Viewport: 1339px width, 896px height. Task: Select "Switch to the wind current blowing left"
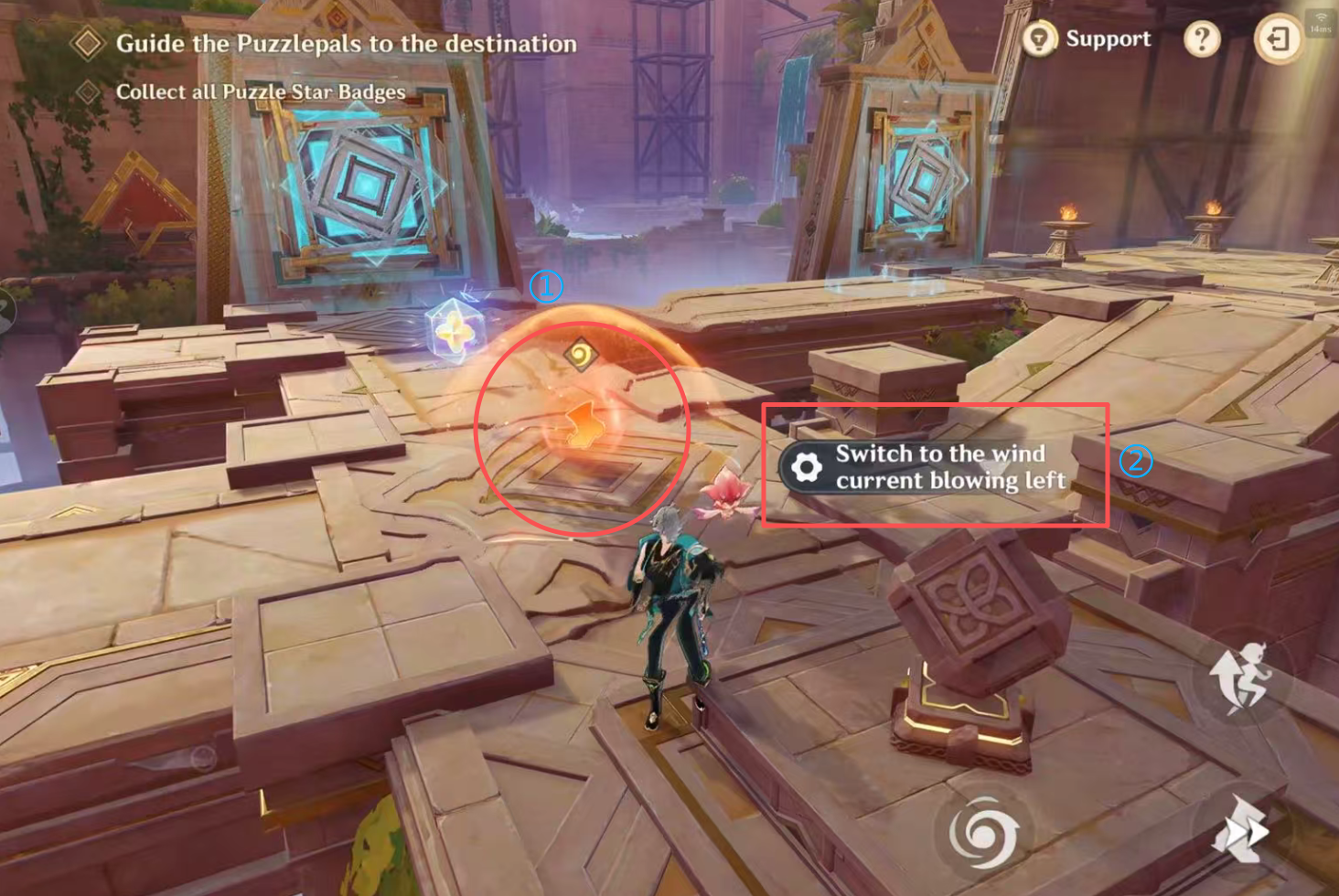tap(926, 467)
